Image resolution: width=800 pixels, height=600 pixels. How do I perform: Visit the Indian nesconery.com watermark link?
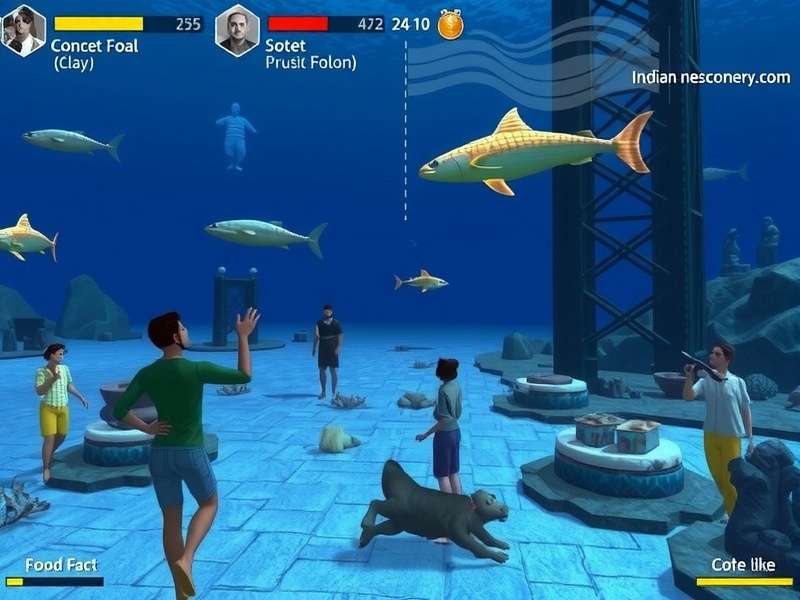tap(710, 78)
